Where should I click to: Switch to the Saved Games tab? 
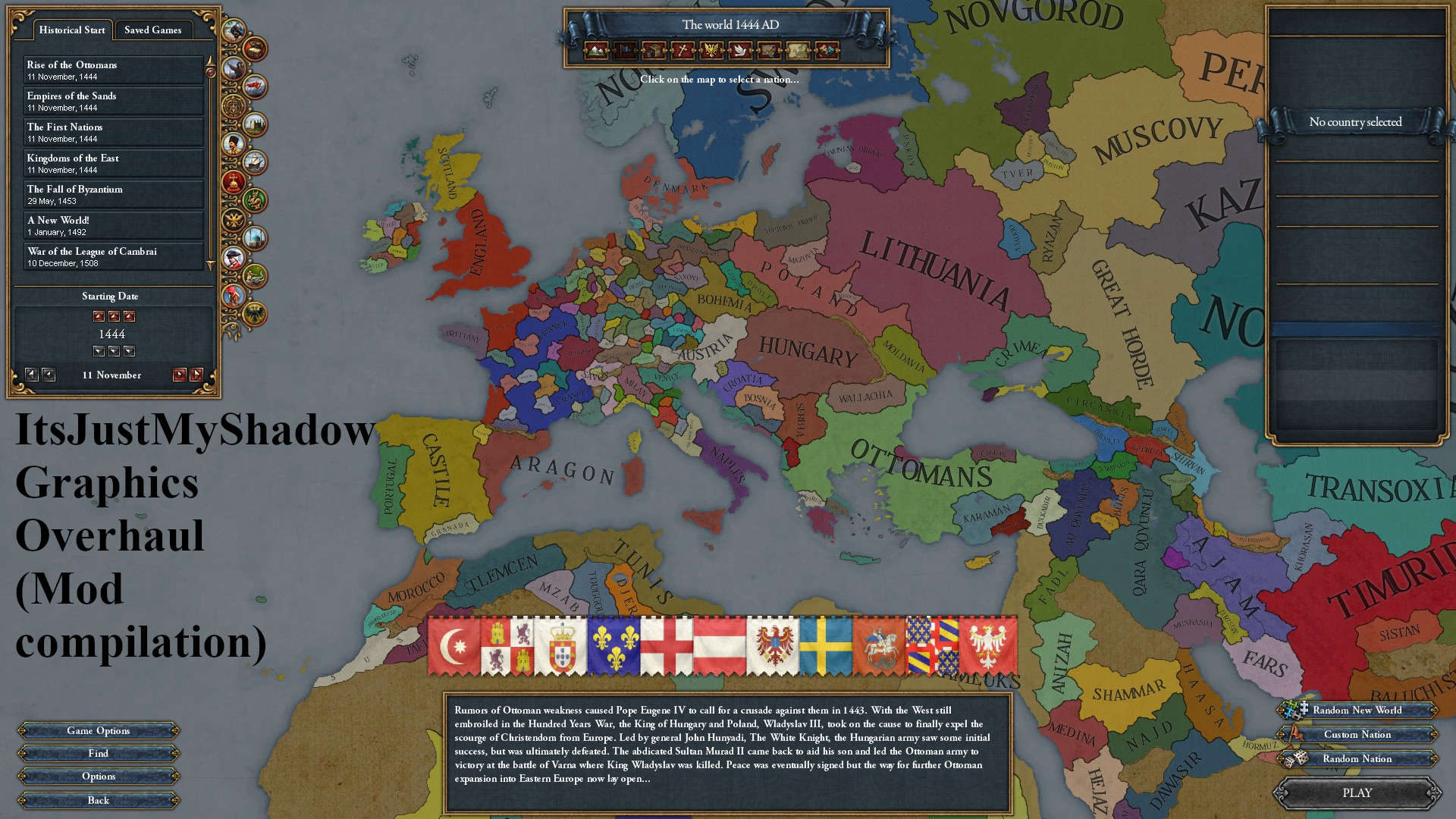pos(154,30)
